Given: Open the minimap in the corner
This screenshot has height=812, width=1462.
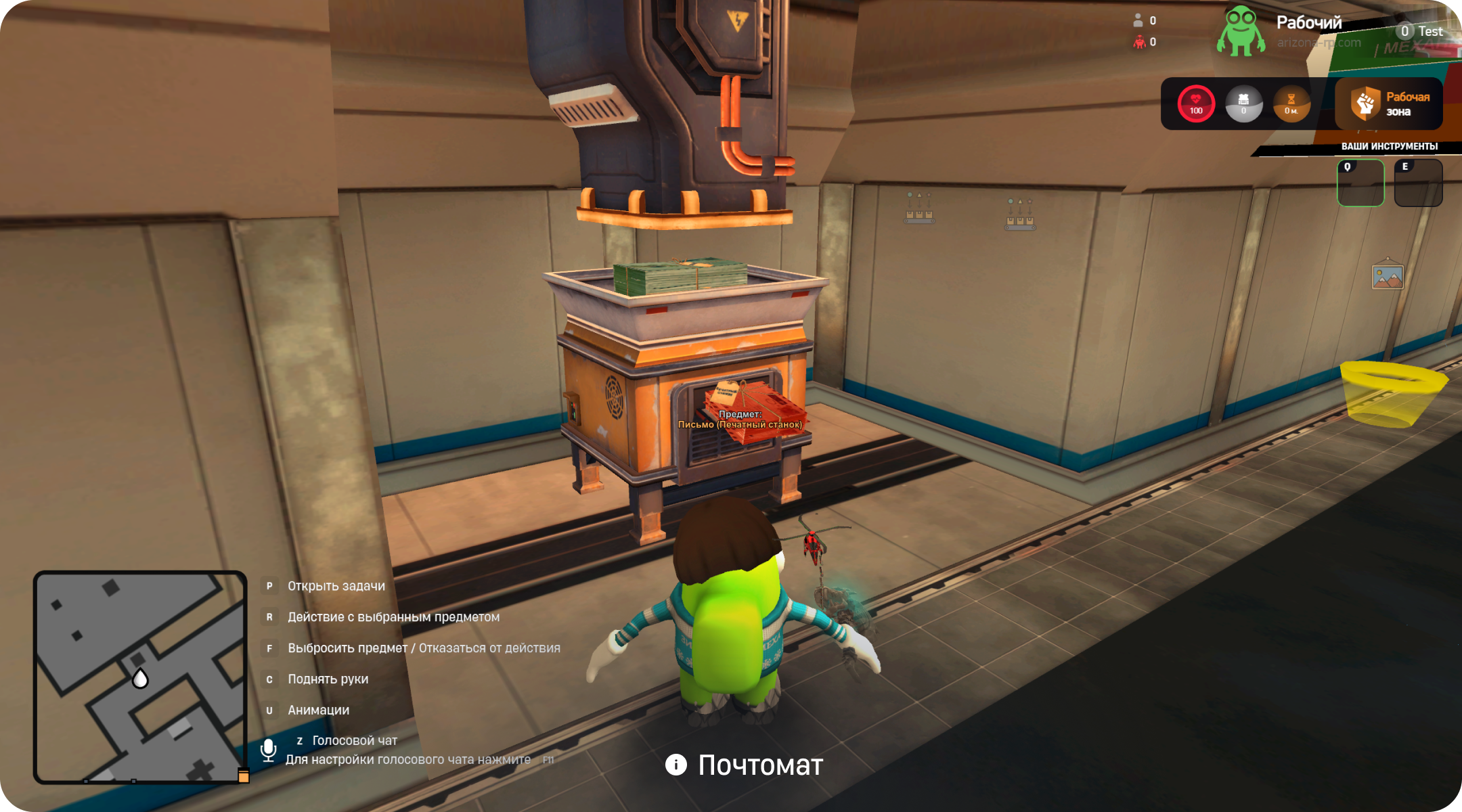Looking at the screenshot, I should [x=140, y=677].
